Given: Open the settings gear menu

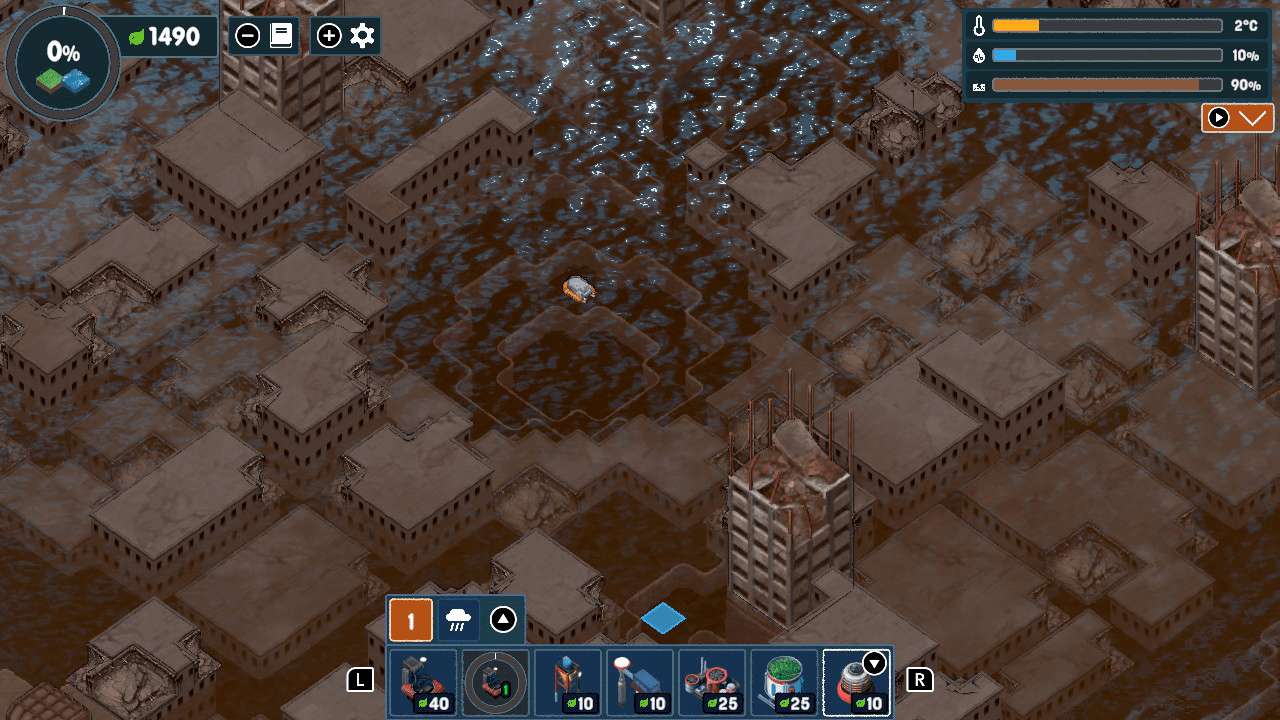Looking at the screenshot, I should coord(362,37).
